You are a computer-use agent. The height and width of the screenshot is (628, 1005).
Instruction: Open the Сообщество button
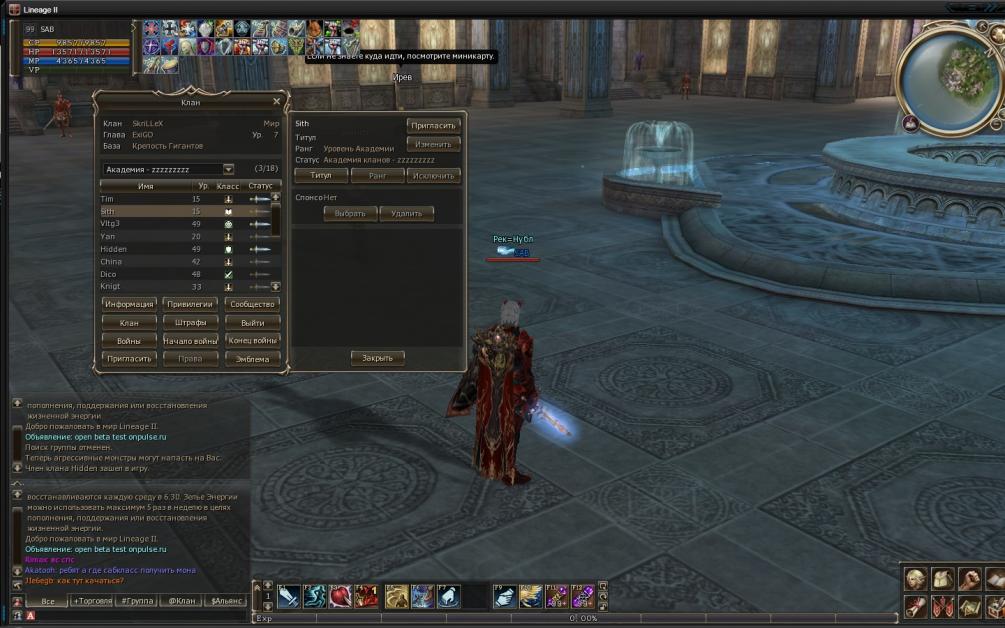coord(251,304)
